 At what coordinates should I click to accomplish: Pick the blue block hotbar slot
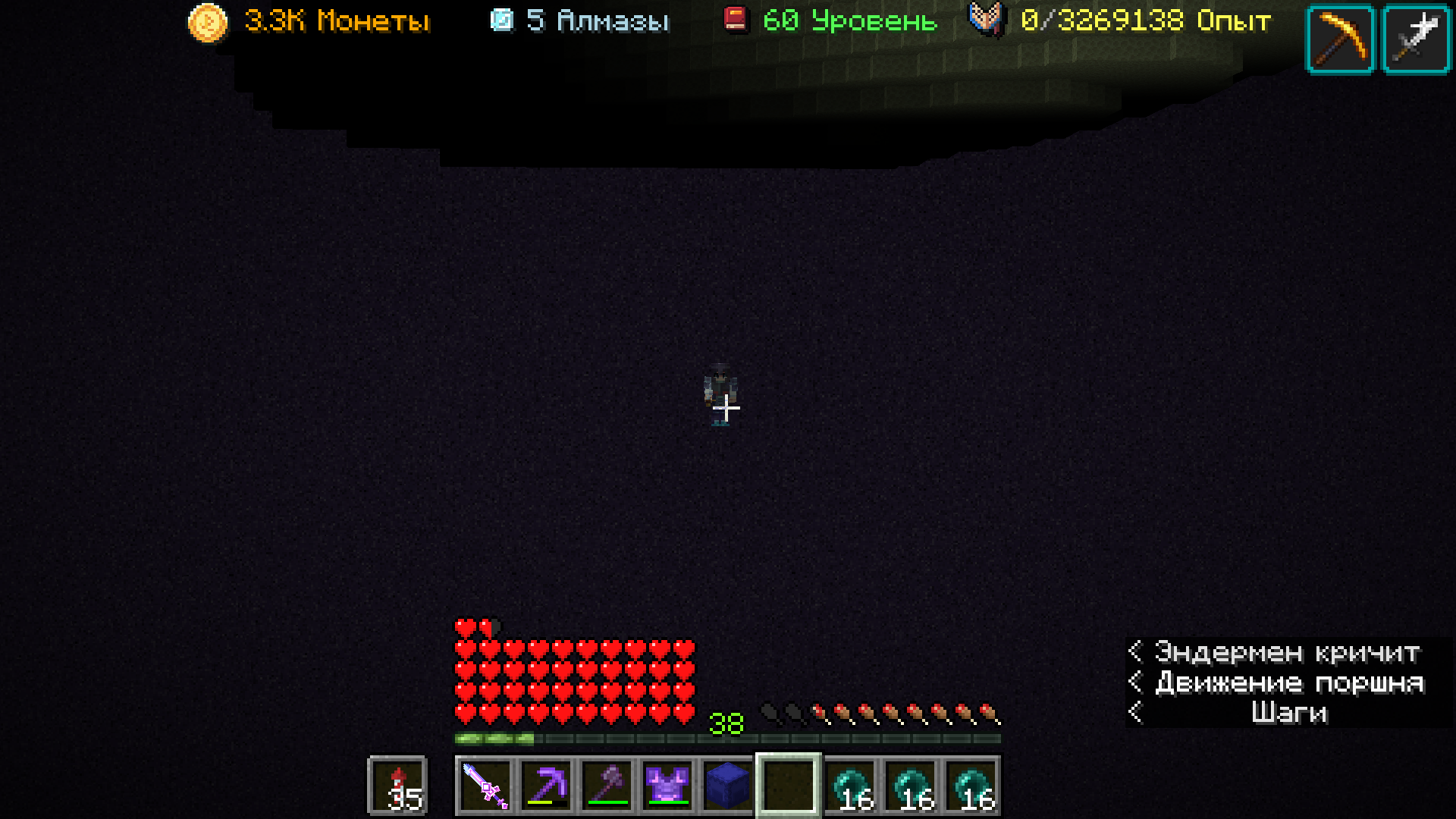click(728, 786)
